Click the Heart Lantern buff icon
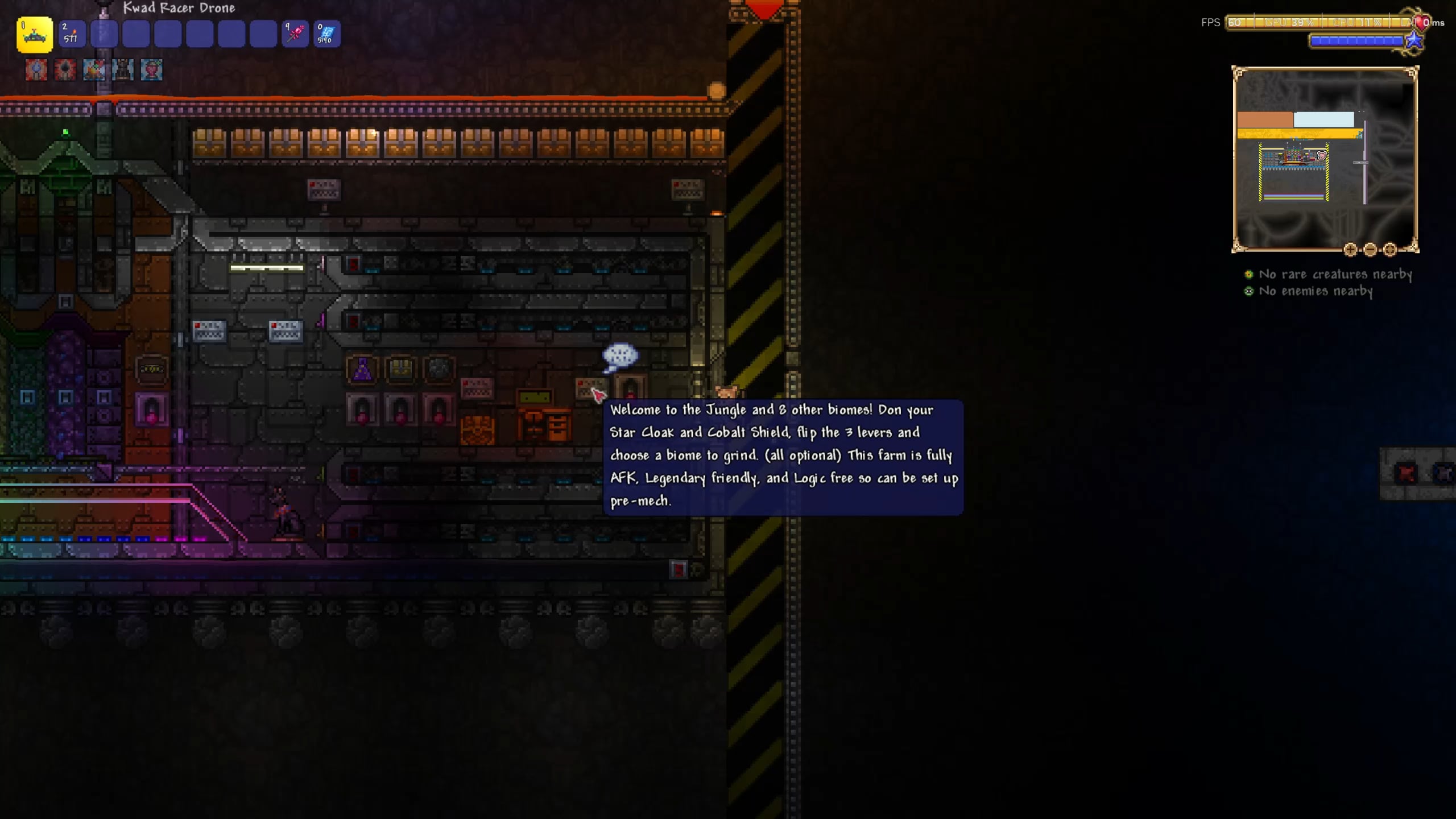This screenshot has height=819, width=1456. [x=151, y=70]
